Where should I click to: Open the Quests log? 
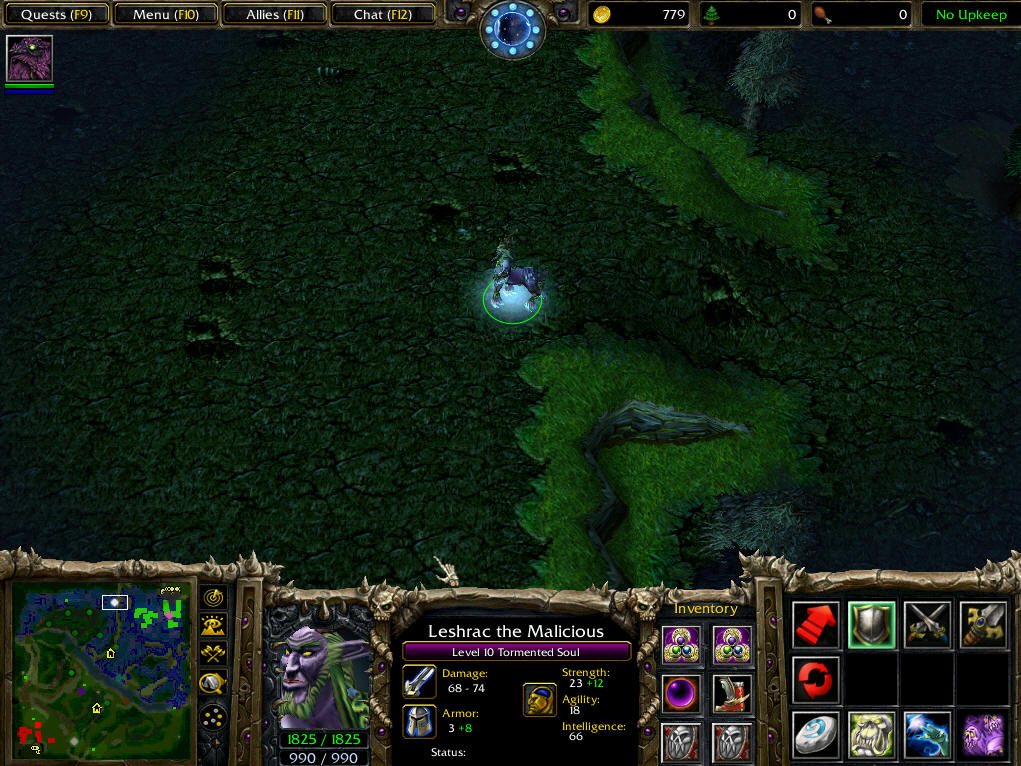[57, 15]
